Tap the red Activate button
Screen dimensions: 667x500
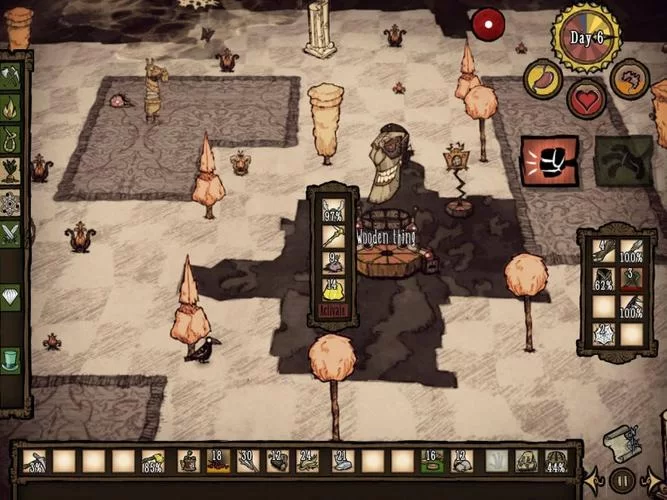click(333, 313)
